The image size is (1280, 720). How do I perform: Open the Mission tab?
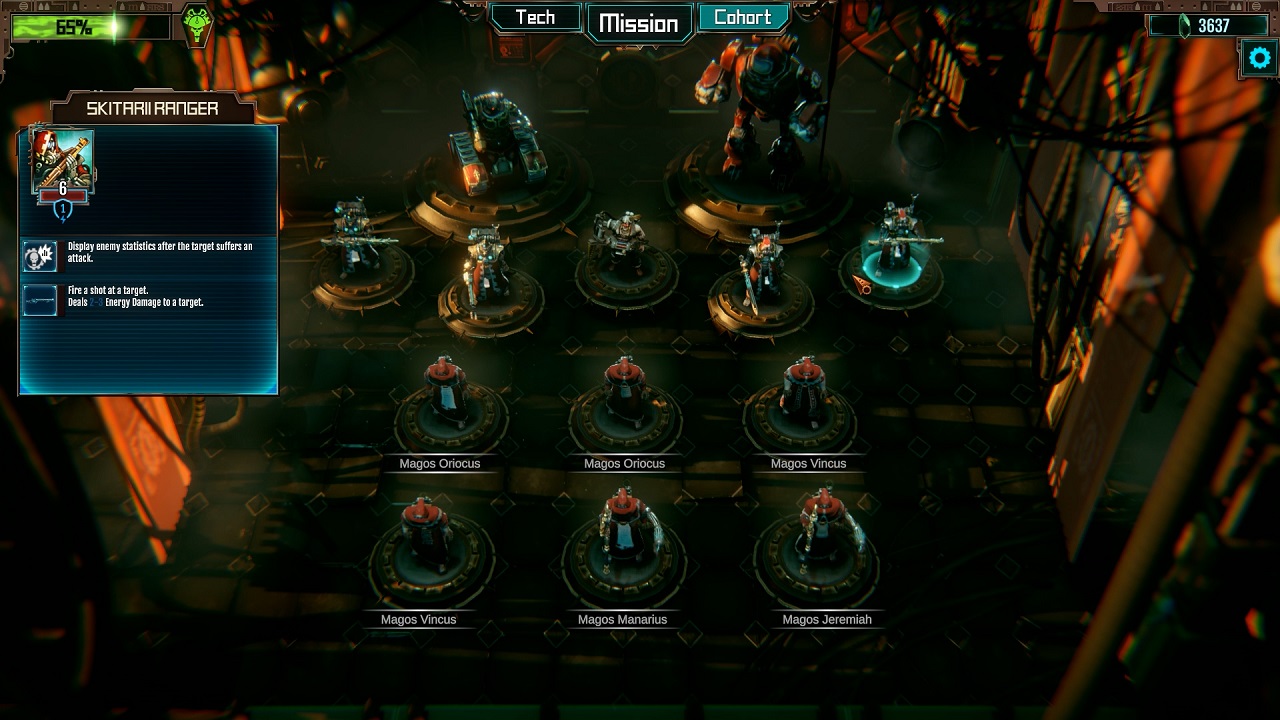639,23
